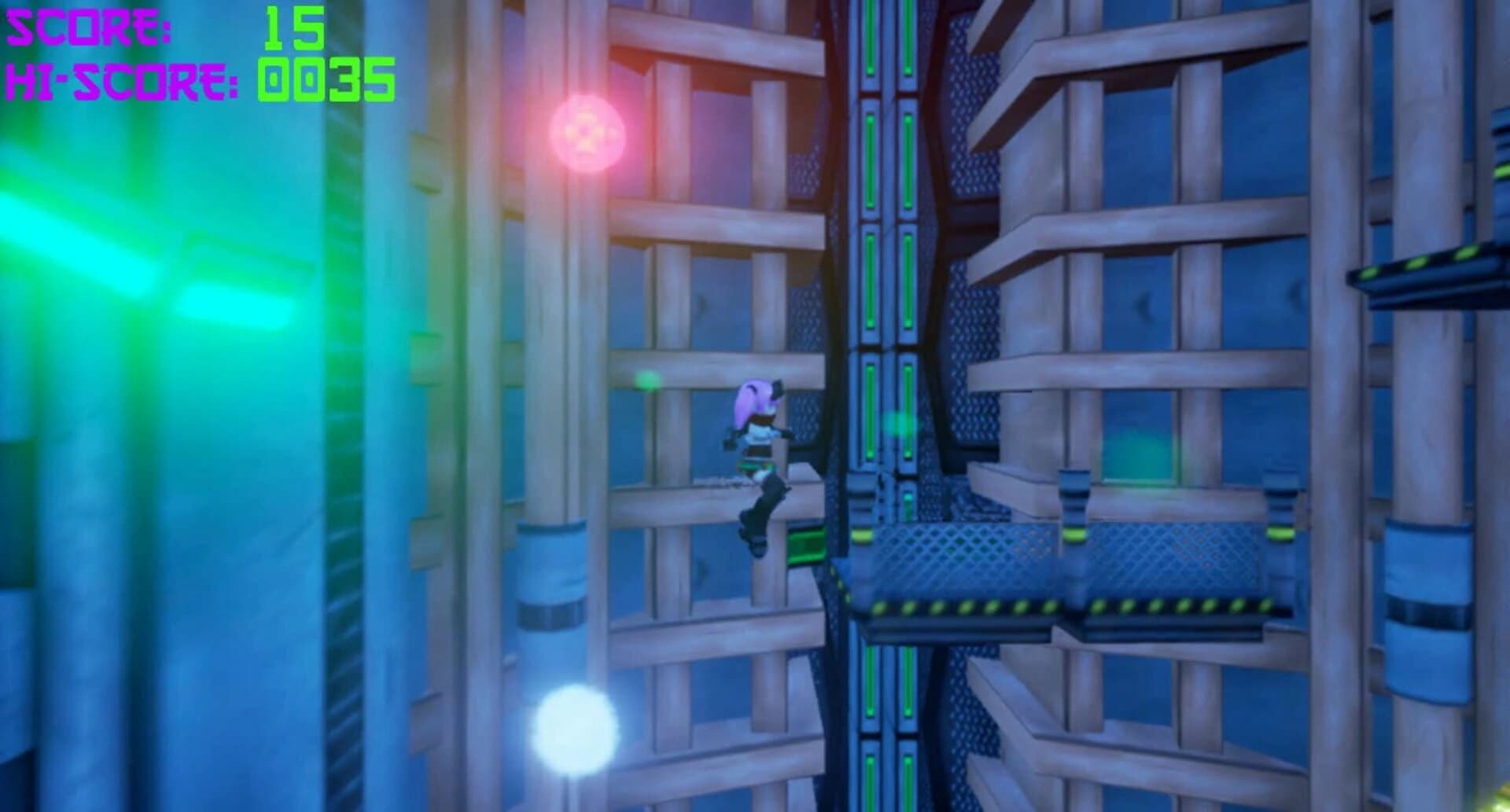Click the hi-score value 0035
The image size is (1510, 812).
(x=322, y=79)
